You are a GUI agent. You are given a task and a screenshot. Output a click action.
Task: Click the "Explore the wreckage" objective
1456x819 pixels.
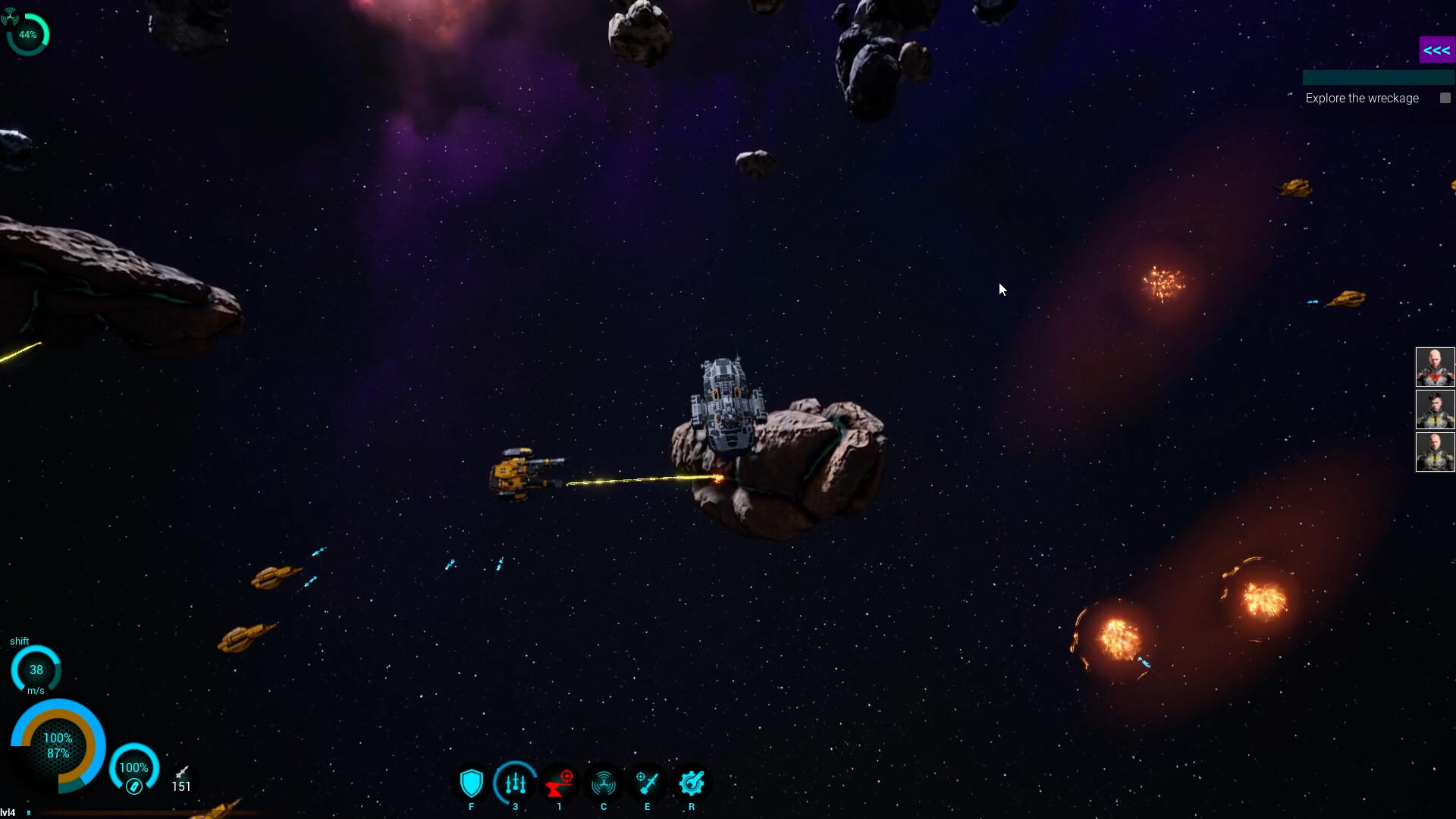[x=1362, y=99]
